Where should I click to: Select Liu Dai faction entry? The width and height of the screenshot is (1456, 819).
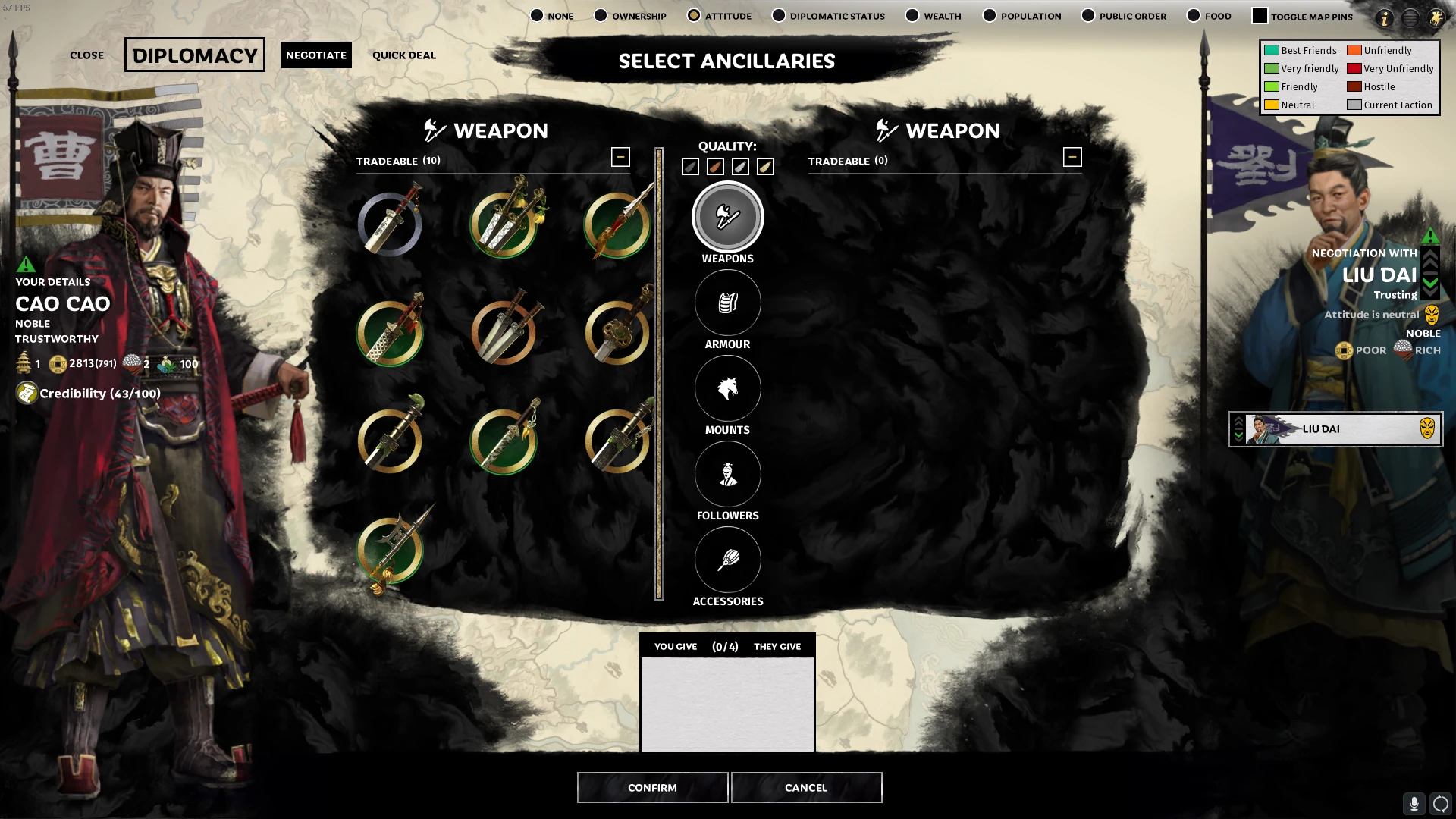coord(1335,429)
